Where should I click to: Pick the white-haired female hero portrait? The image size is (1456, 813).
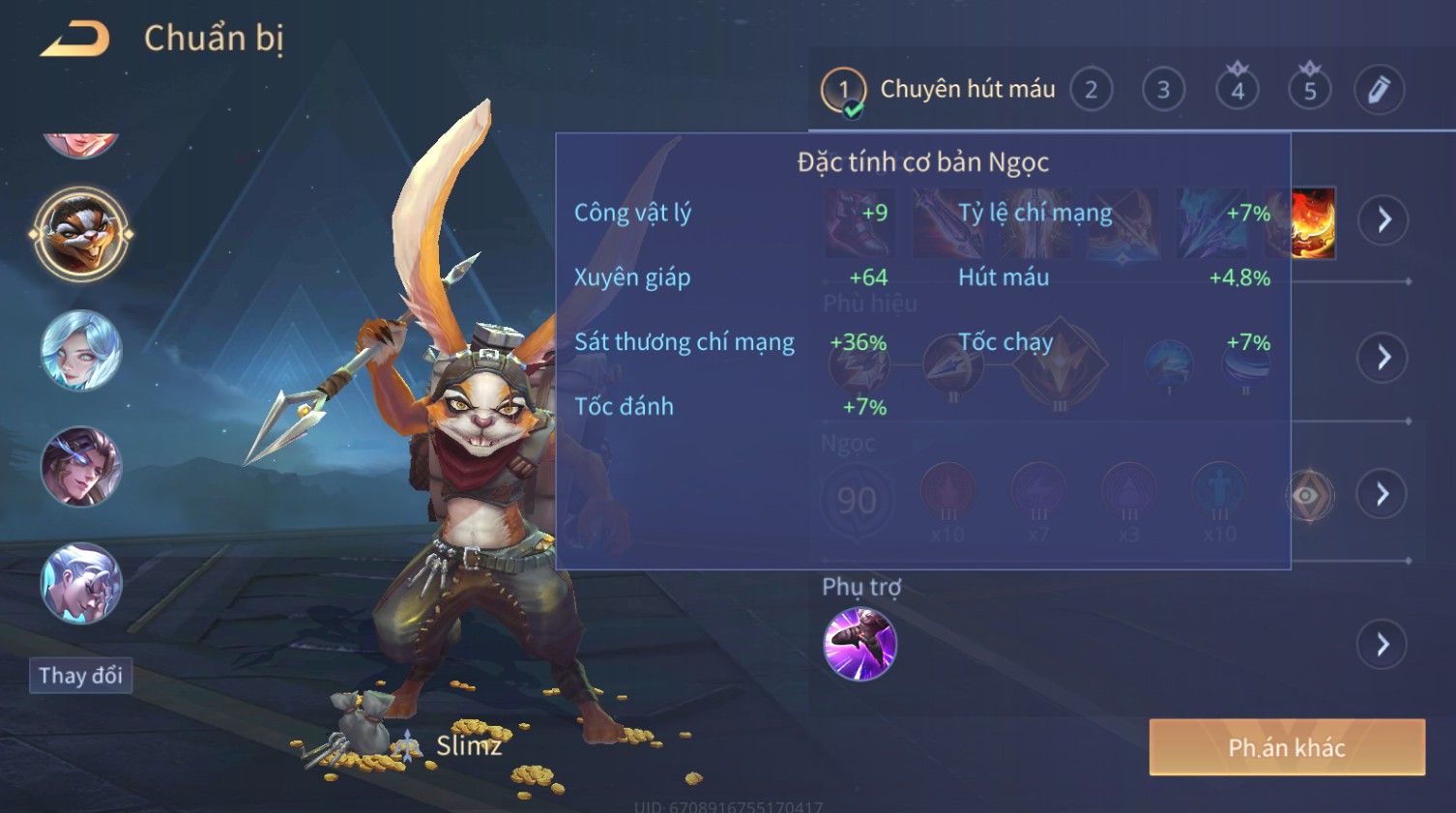pyautogui.click(x=81, y=351)
